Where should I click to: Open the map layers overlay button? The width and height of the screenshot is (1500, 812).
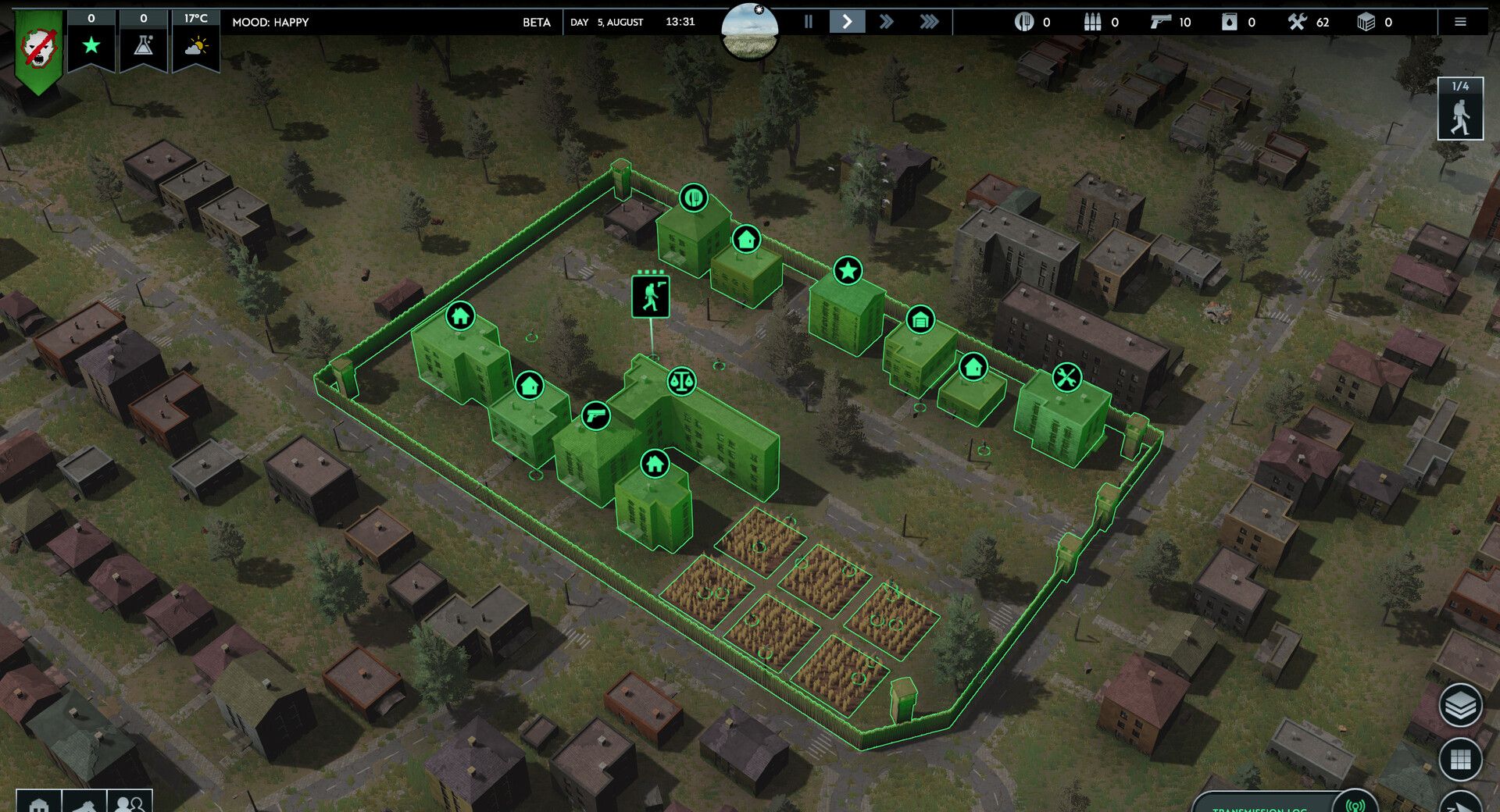tap(1460, 706)
